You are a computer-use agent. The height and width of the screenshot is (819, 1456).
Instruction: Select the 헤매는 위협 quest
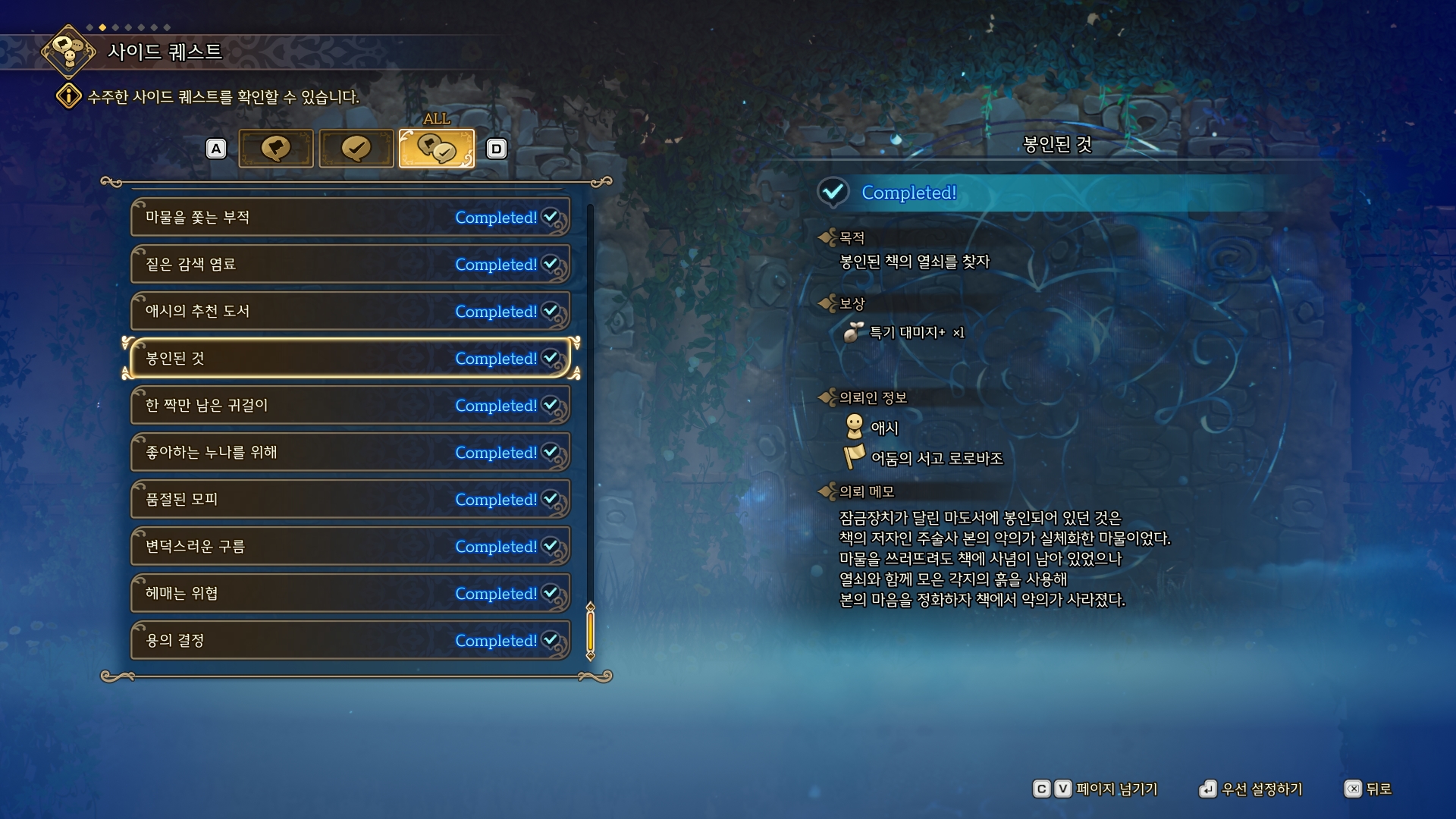coord(350,594)
